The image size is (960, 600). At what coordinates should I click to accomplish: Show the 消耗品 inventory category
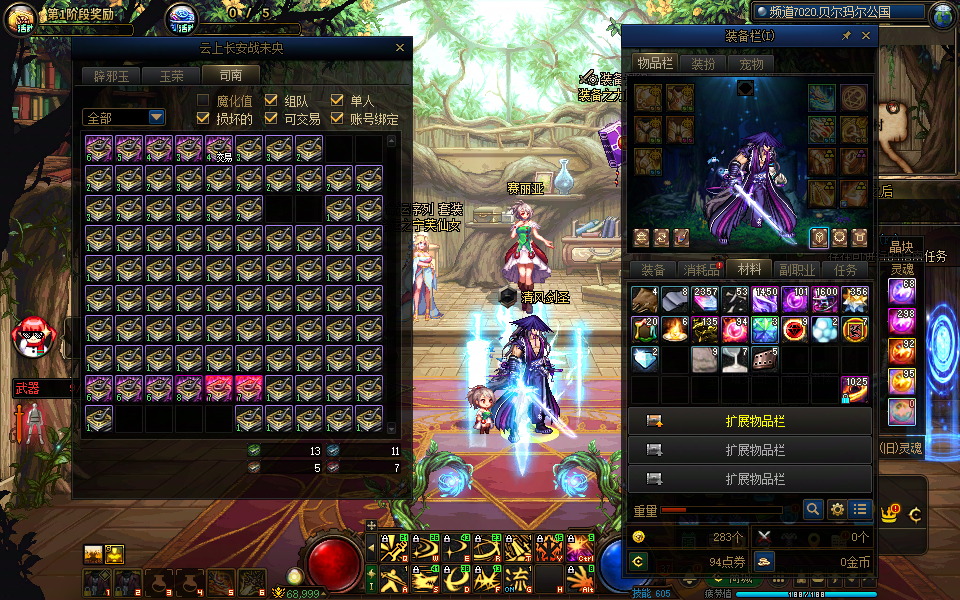(700, 269)
